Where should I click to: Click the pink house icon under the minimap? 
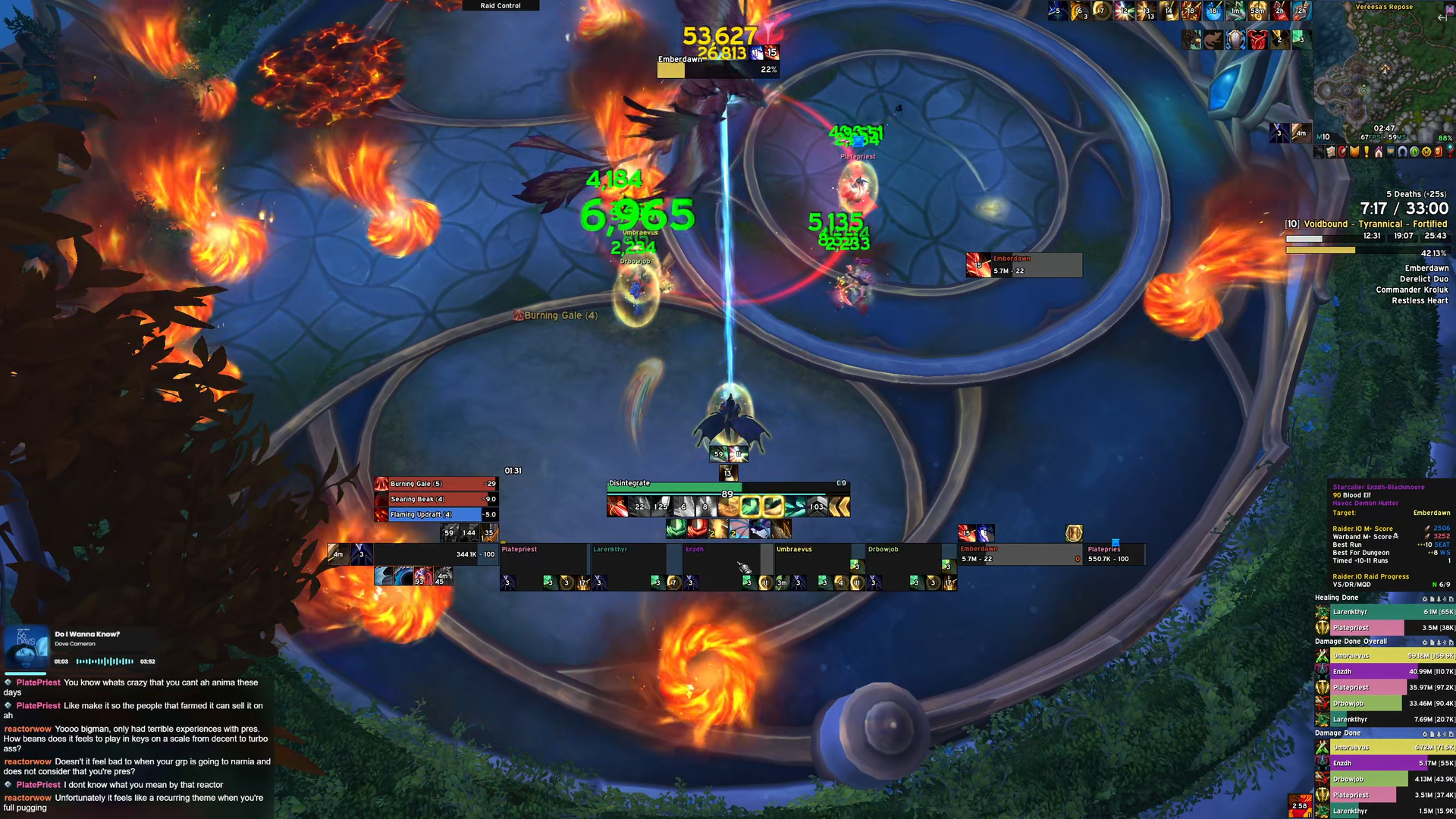1379,152
